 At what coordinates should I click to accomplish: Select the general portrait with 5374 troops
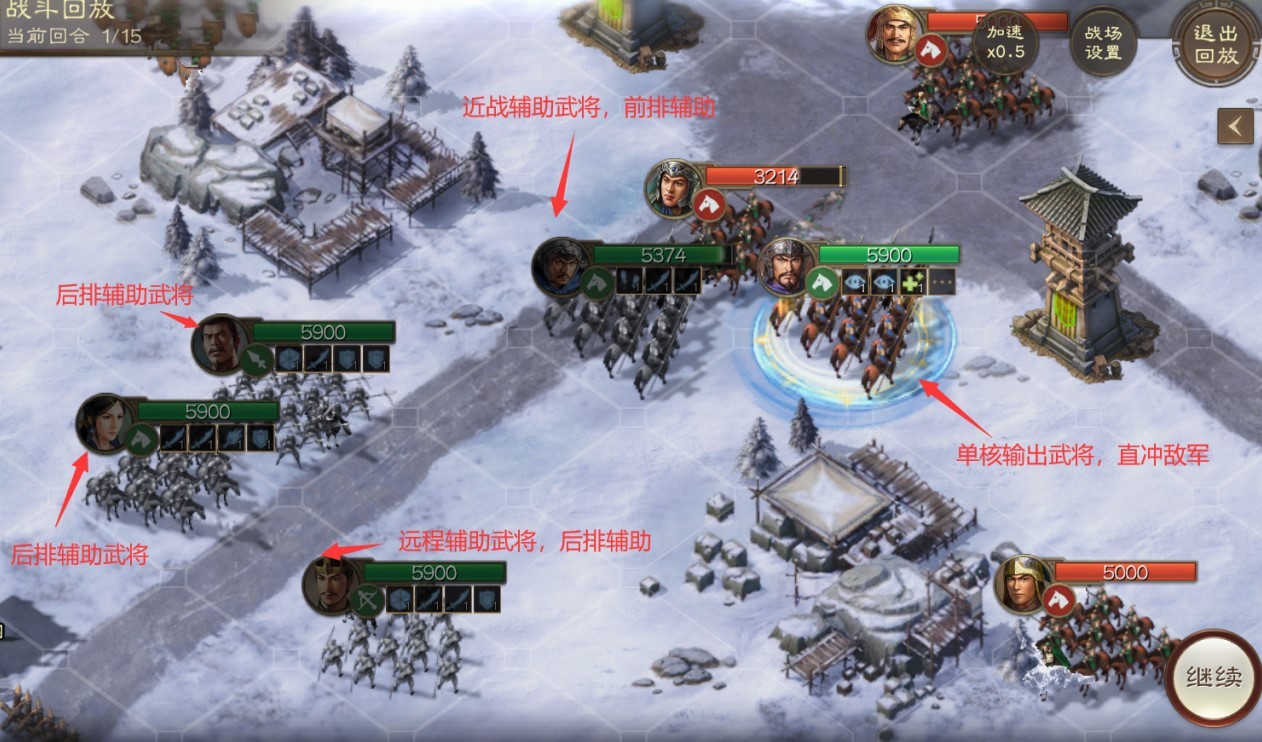(x=560, y=267)
